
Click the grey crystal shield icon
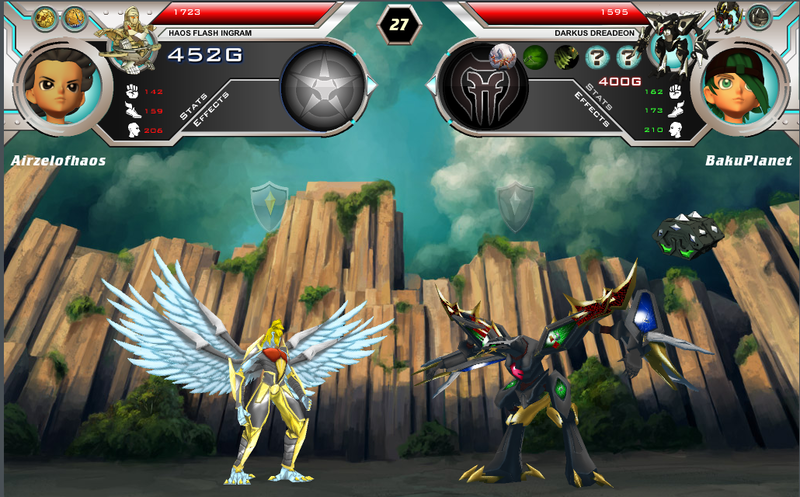pyautogui.click(x=516, y=204)
